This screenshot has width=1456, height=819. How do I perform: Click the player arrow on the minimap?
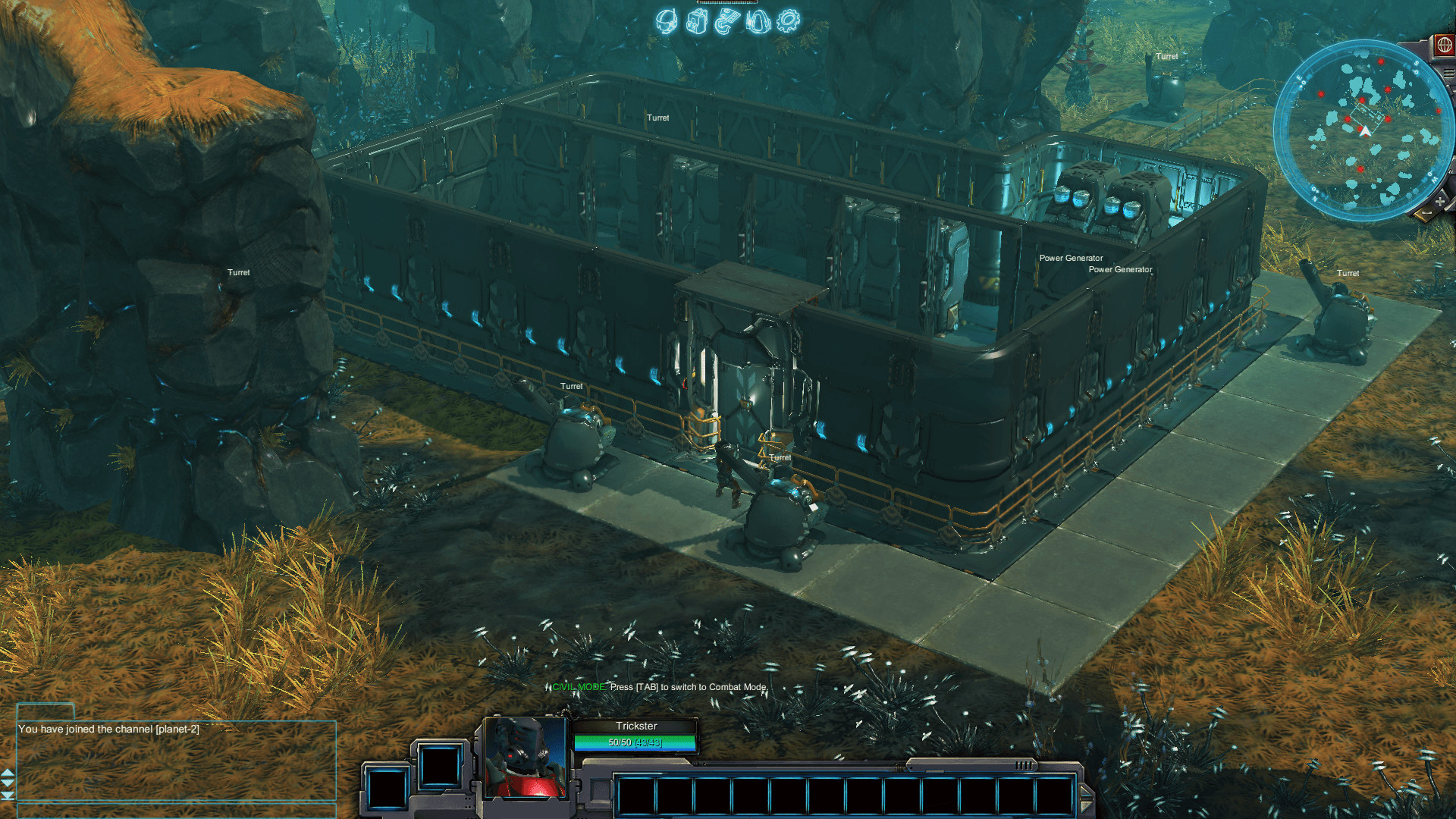click(1365, 130)
